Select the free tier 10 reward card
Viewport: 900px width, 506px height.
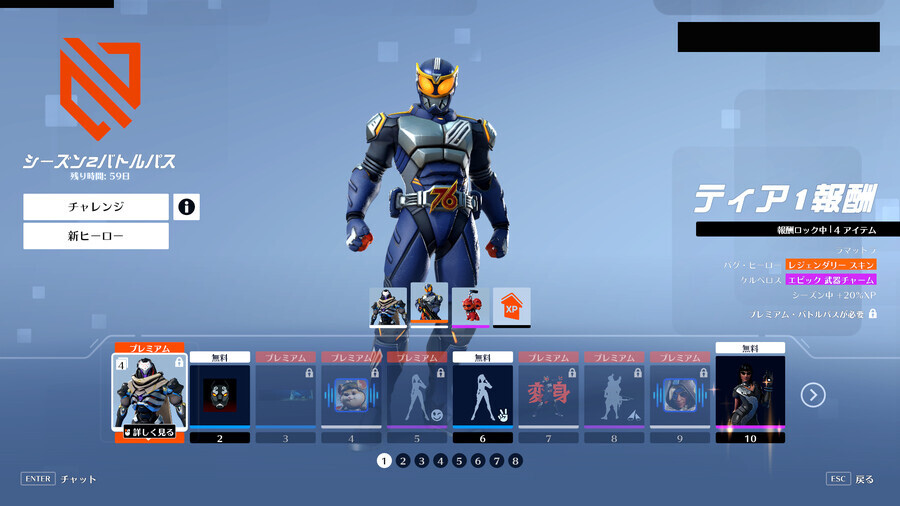750,392
